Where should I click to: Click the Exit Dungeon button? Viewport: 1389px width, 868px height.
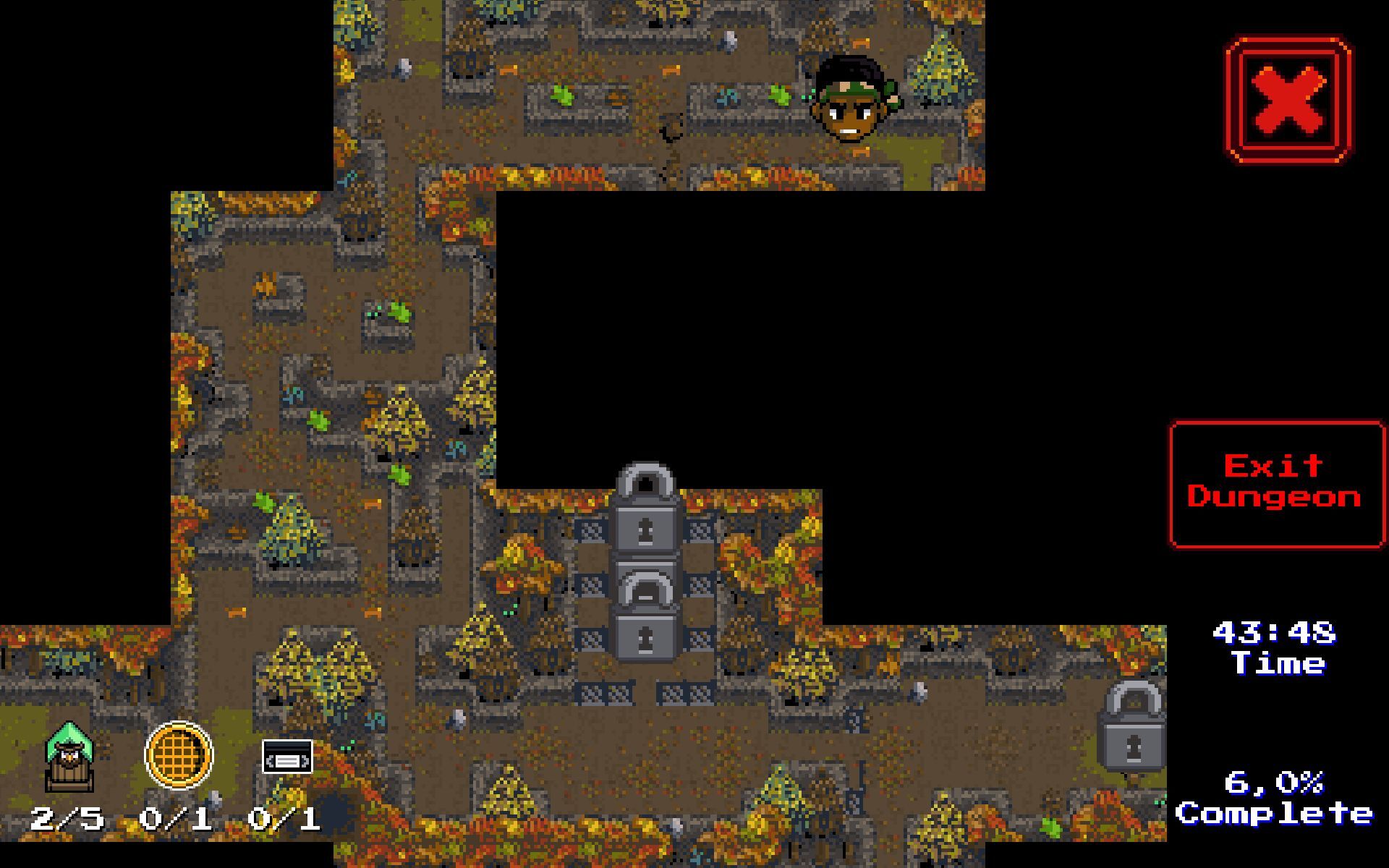coord(1275,483)
